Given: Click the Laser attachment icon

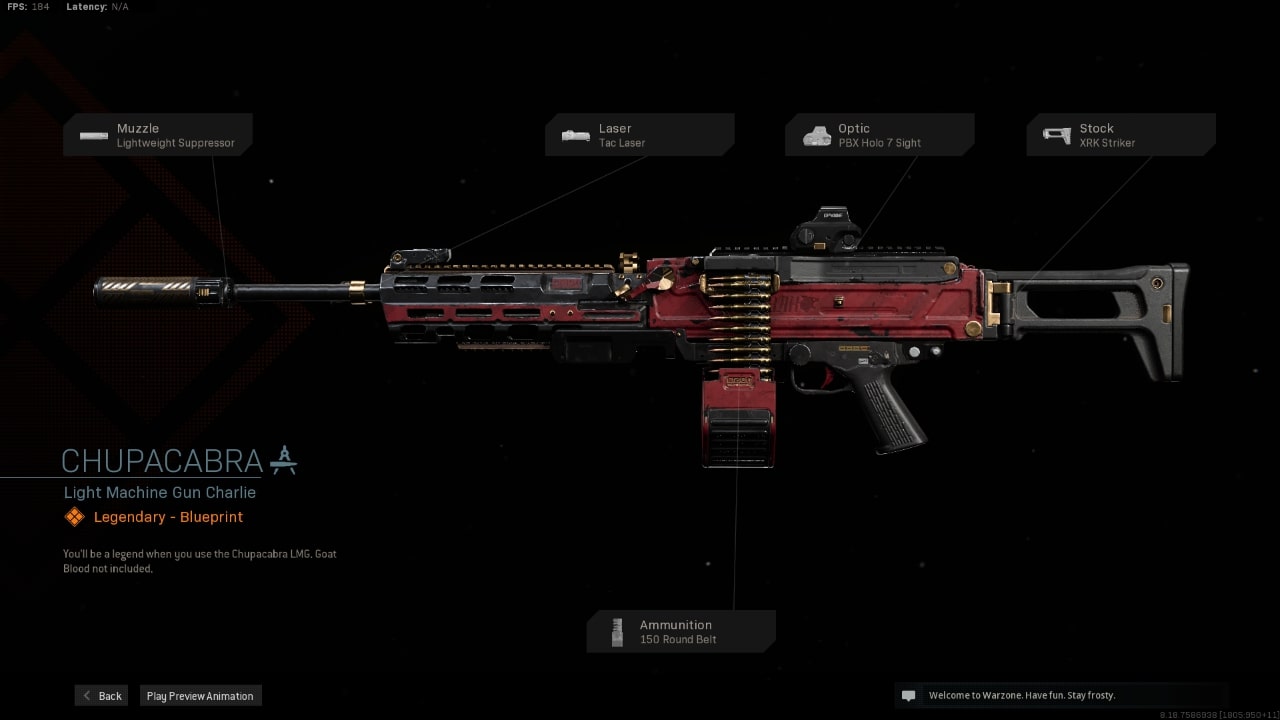Looking at the screenshot, I should (x=575, y=135).
